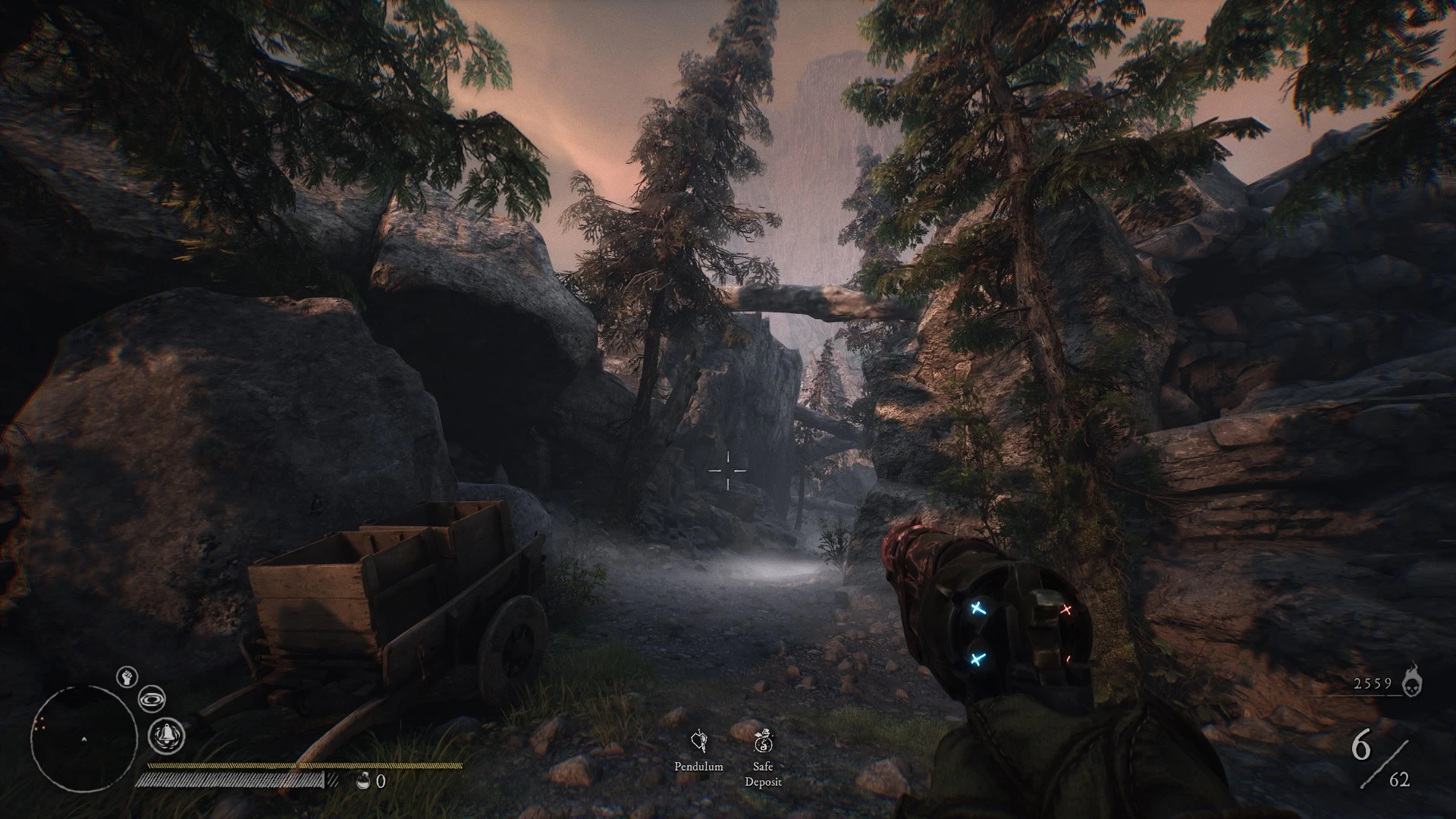The width and height of the screenshot is (1456, 819).
Task: Click the circular minimap
Action: pyautogui.click(x=83, y=739)
